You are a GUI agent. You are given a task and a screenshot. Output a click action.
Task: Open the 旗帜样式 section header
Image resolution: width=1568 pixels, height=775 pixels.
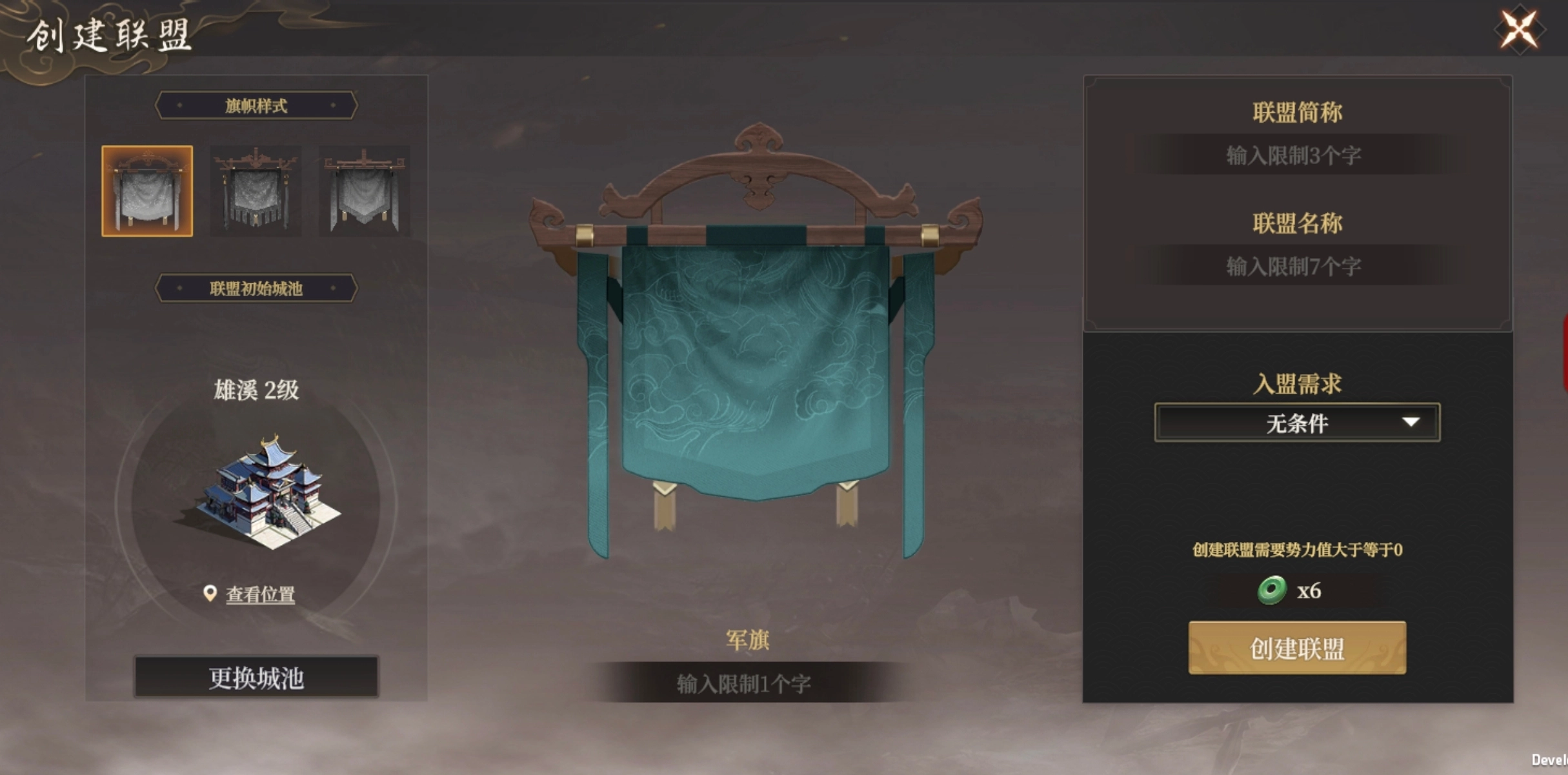256,105
